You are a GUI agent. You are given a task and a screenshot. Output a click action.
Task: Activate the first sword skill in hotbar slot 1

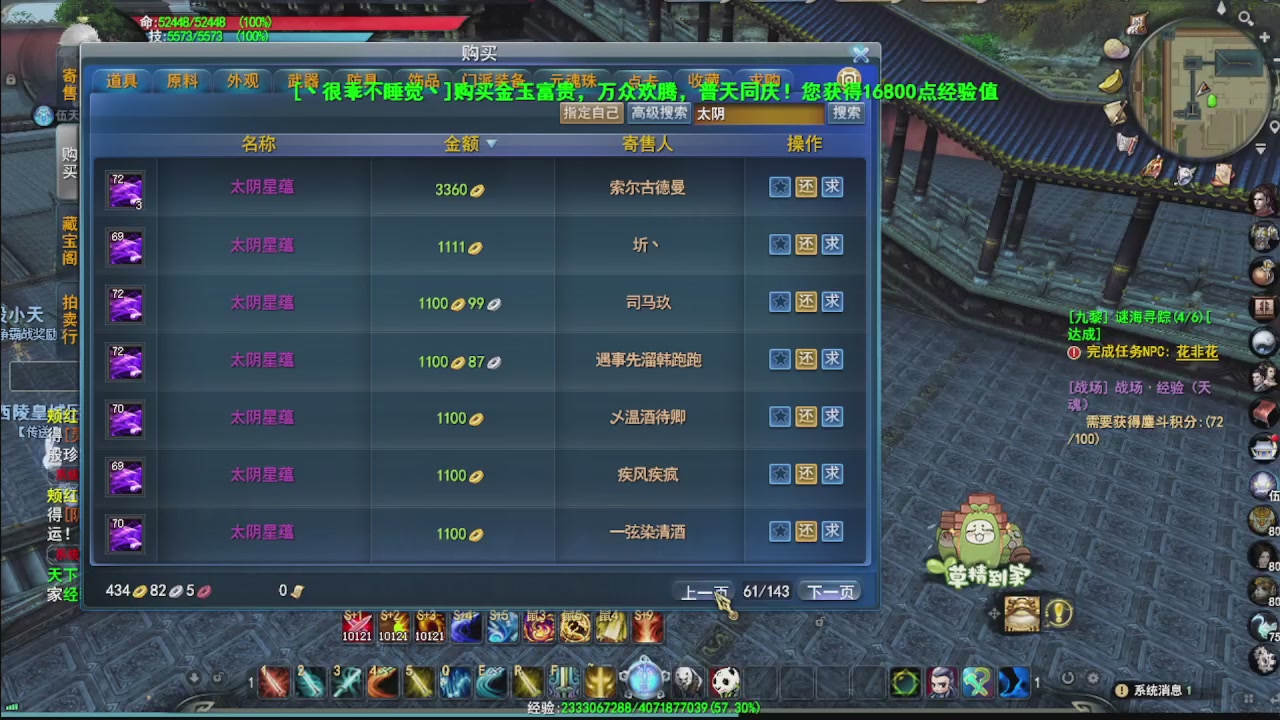274,682
